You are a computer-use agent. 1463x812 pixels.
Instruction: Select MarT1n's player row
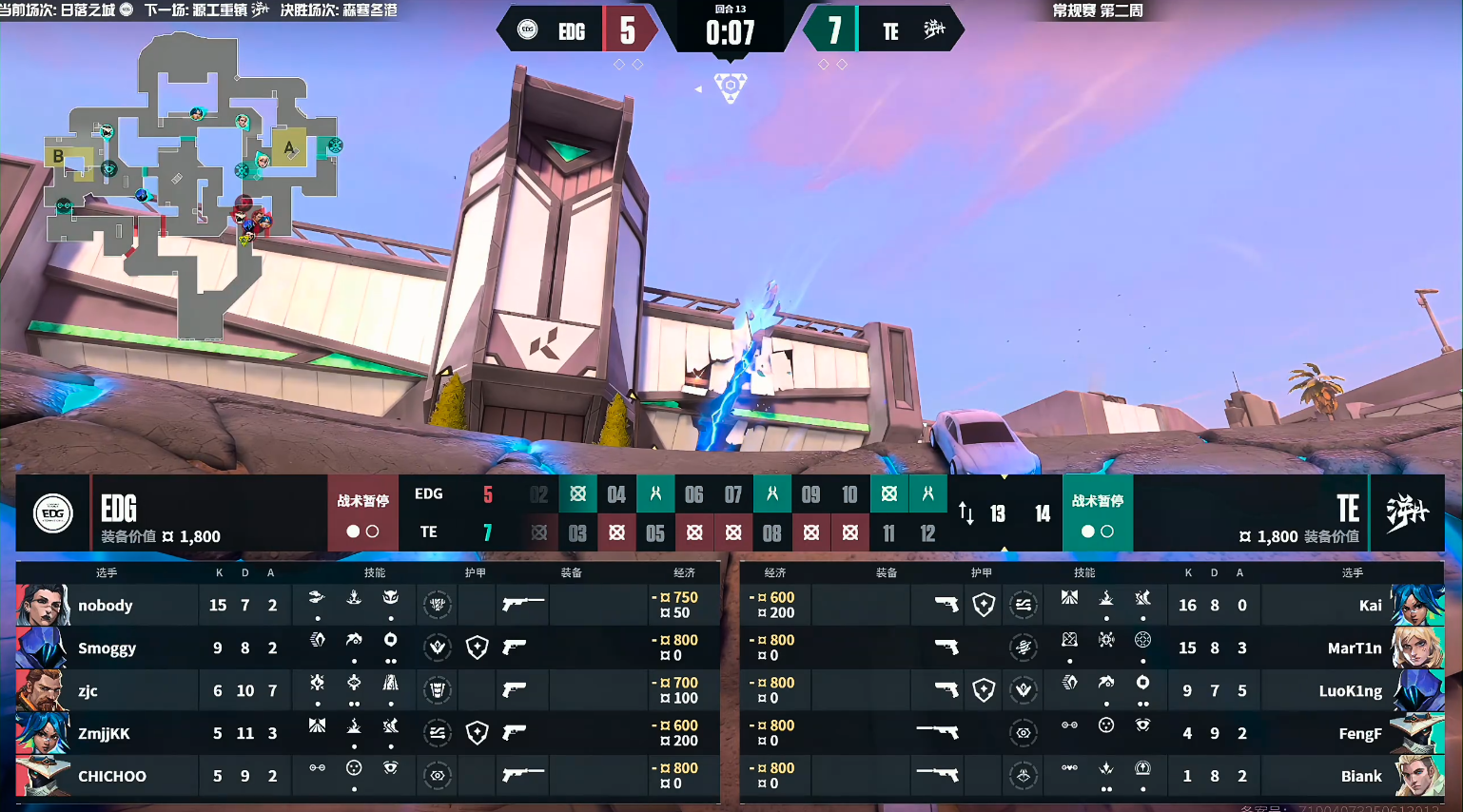point(1092,648)
